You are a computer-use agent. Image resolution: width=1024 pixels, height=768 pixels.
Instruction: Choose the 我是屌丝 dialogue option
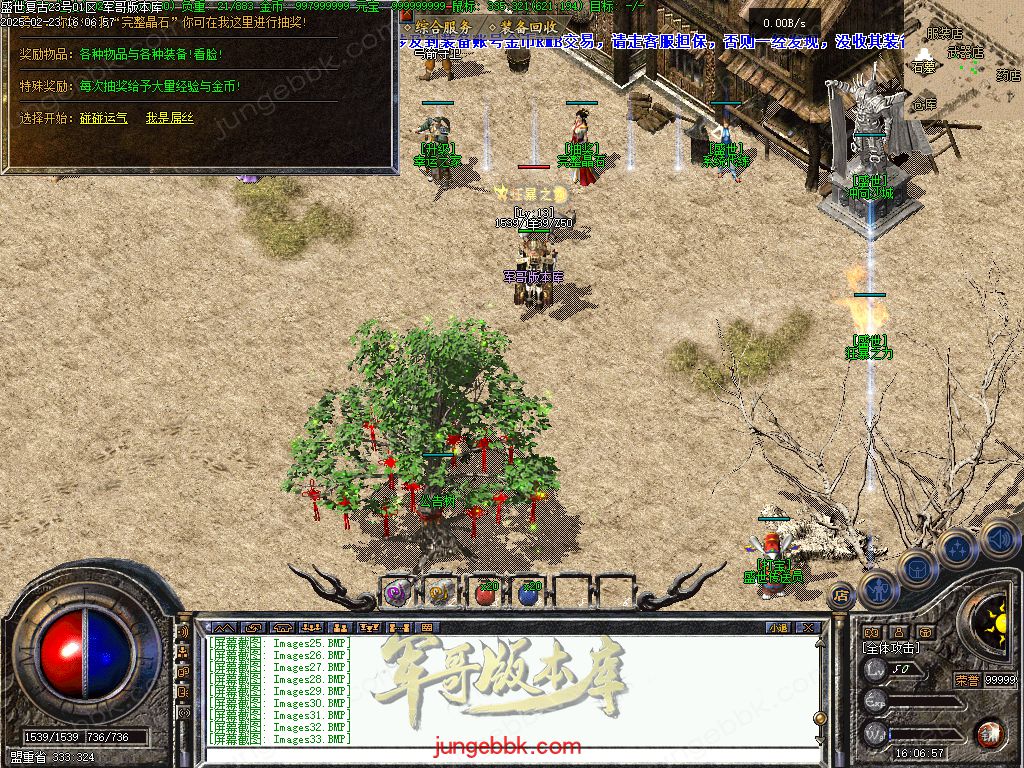[170, 118]
